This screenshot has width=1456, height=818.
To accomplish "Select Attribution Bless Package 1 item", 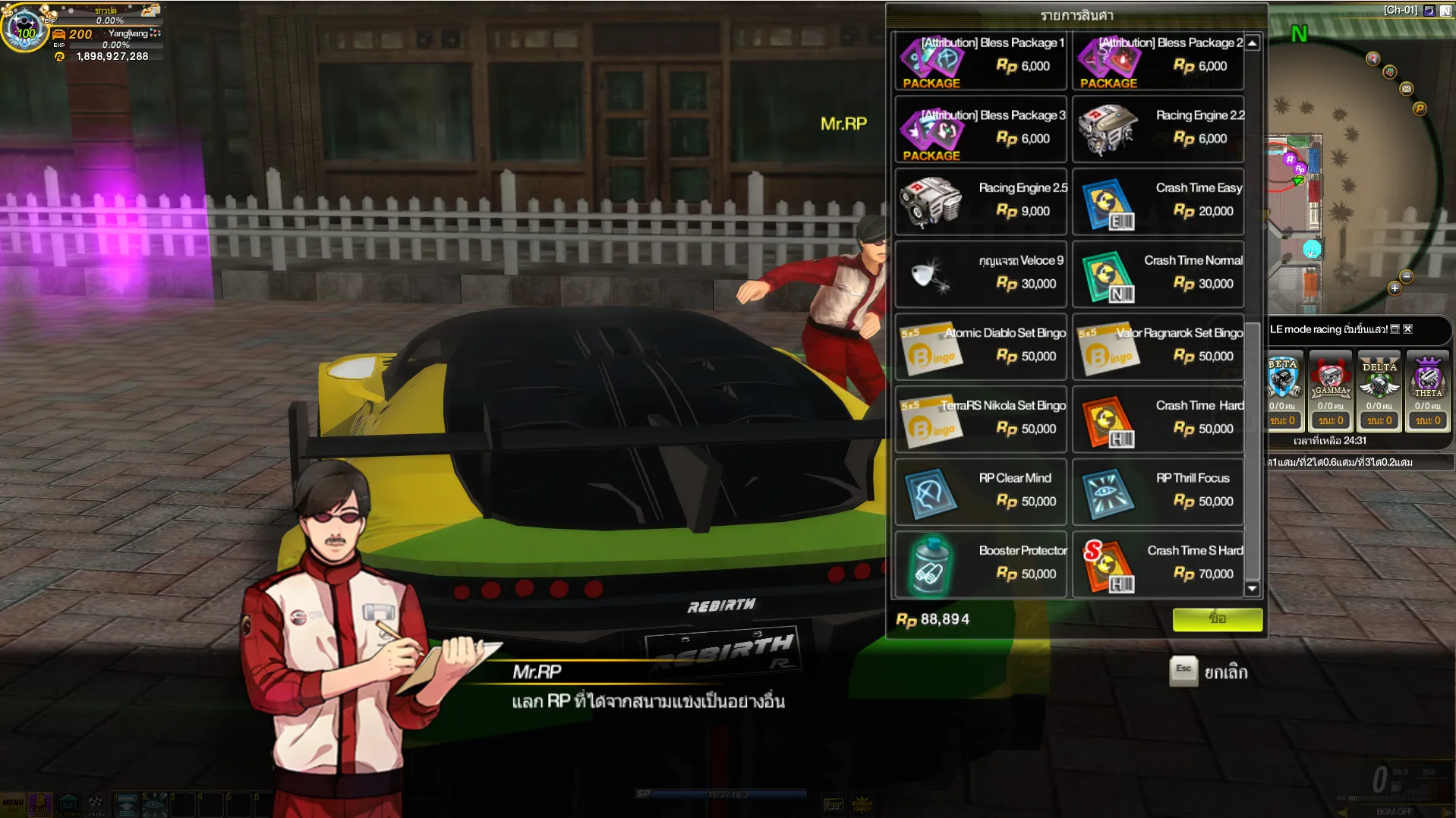I will pos(981,62).
